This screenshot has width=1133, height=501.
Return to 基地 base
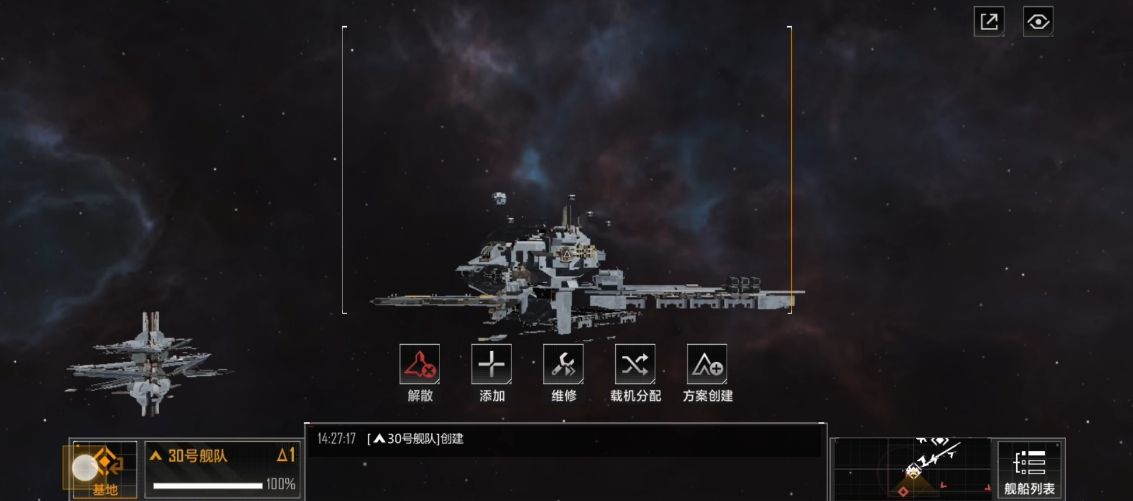[x=104, y=469]
